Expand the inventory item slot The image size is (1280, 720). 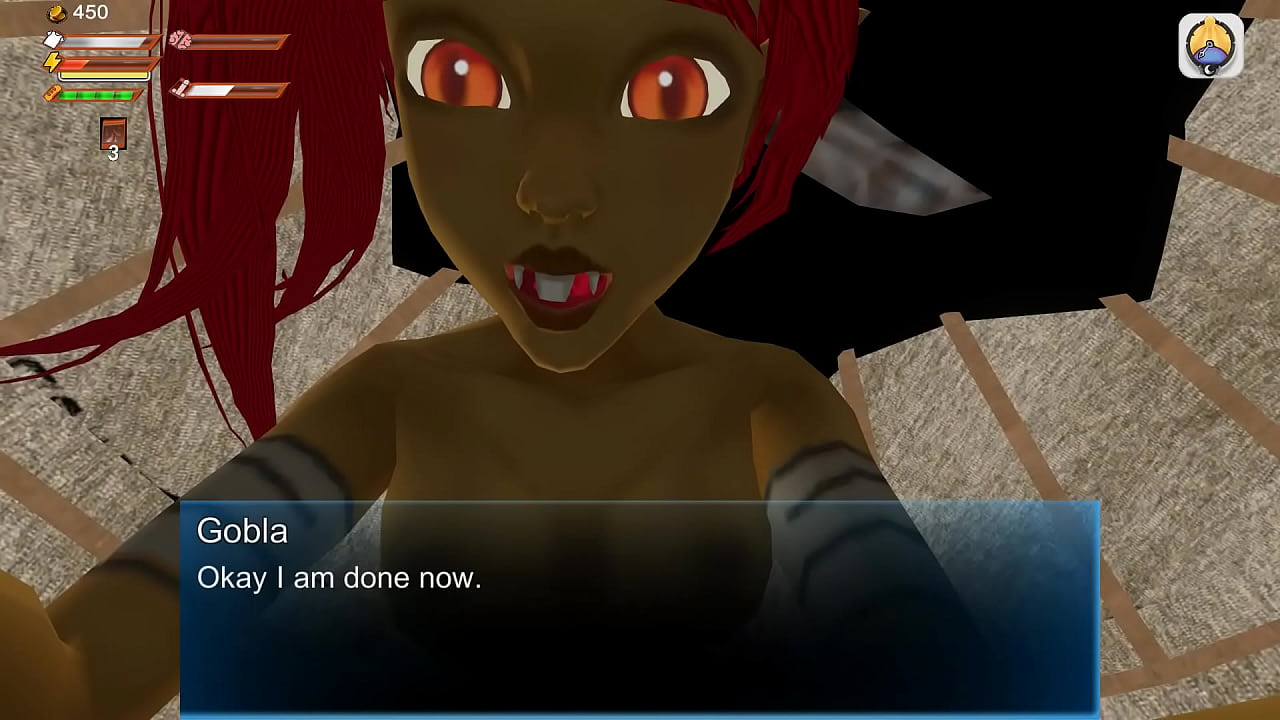113,132
